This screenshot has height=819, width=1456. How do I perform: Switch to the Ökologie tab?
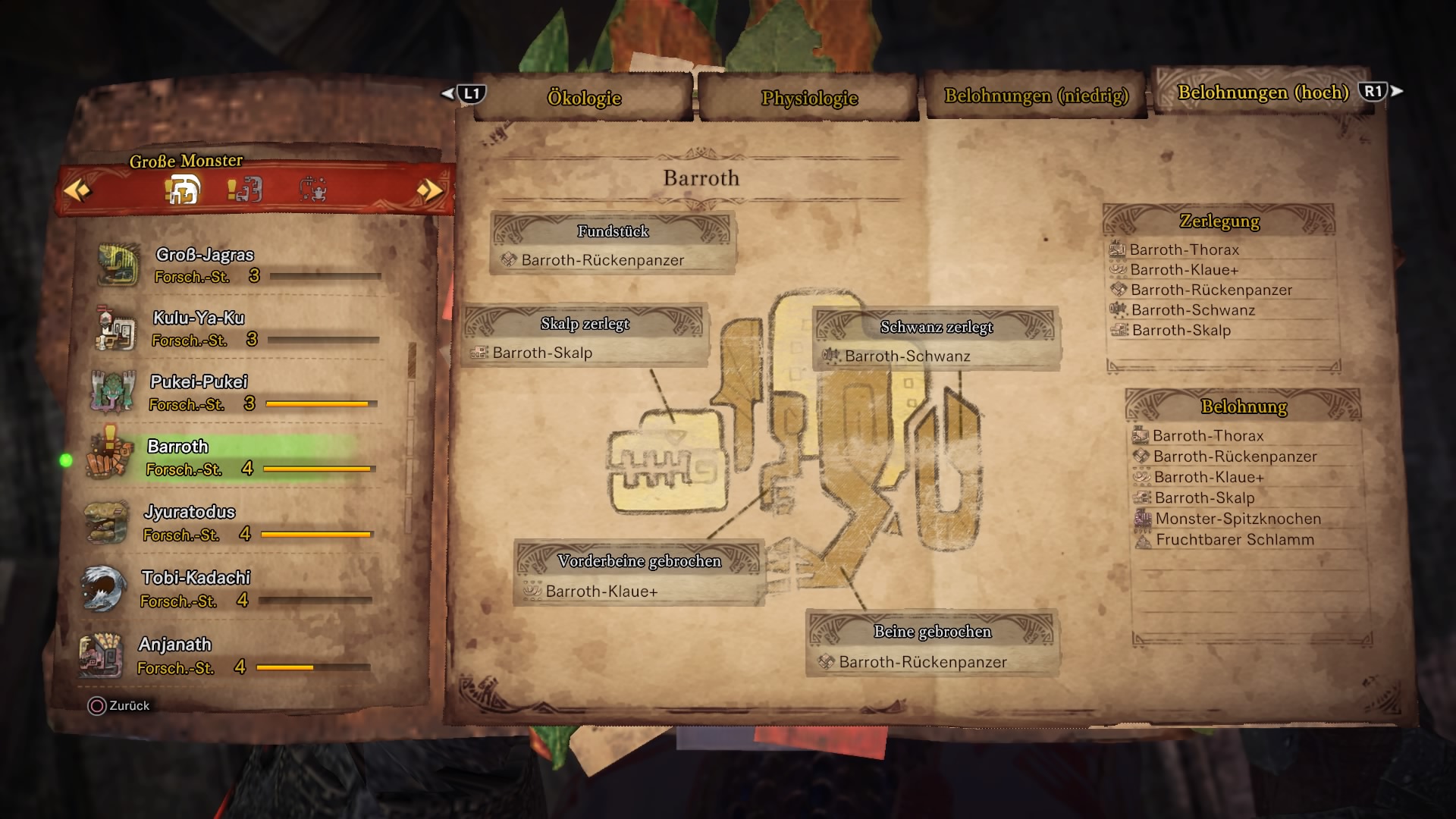coord(584,98)
